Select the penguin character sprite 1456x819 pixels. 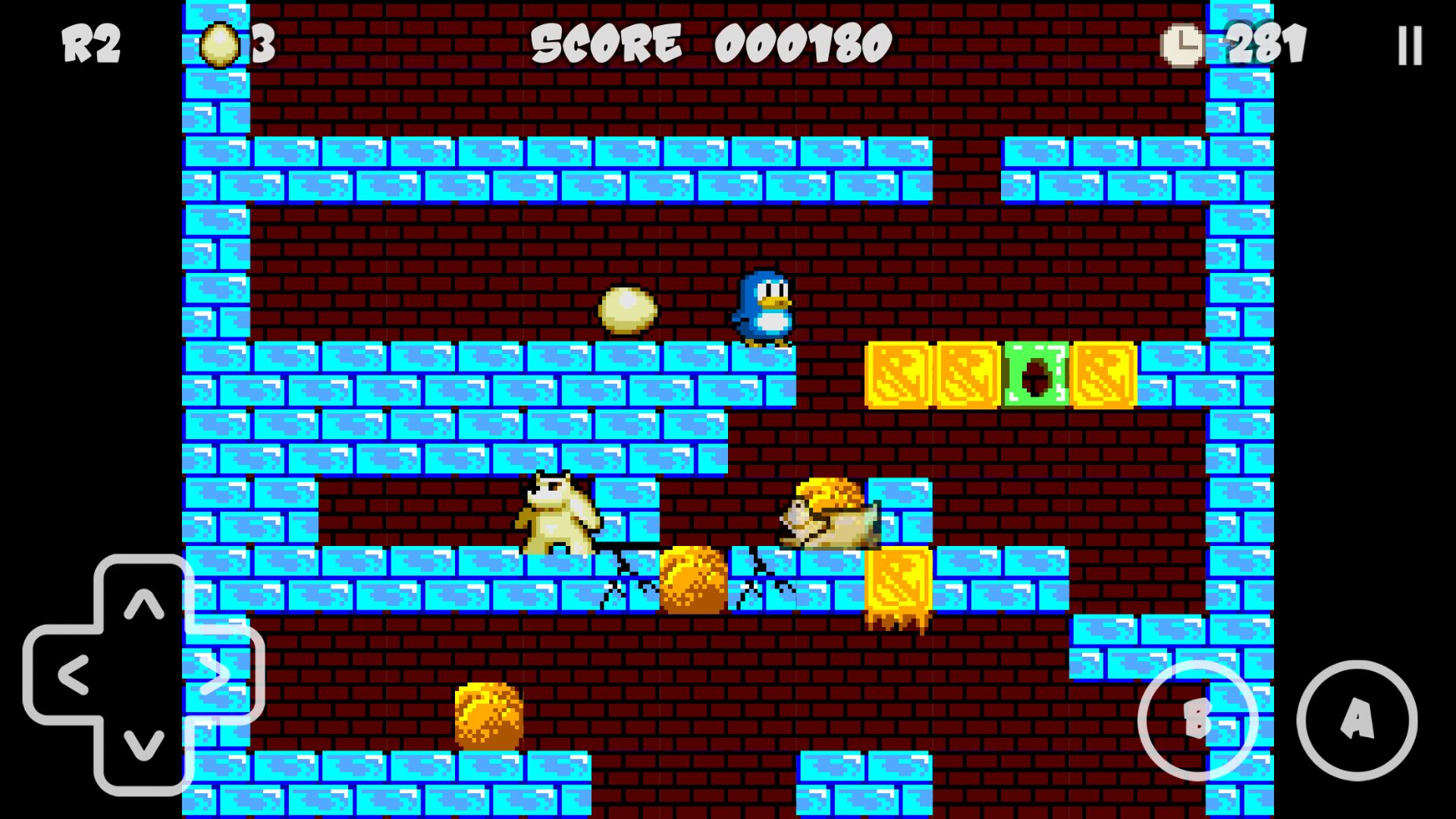[764, 309]
